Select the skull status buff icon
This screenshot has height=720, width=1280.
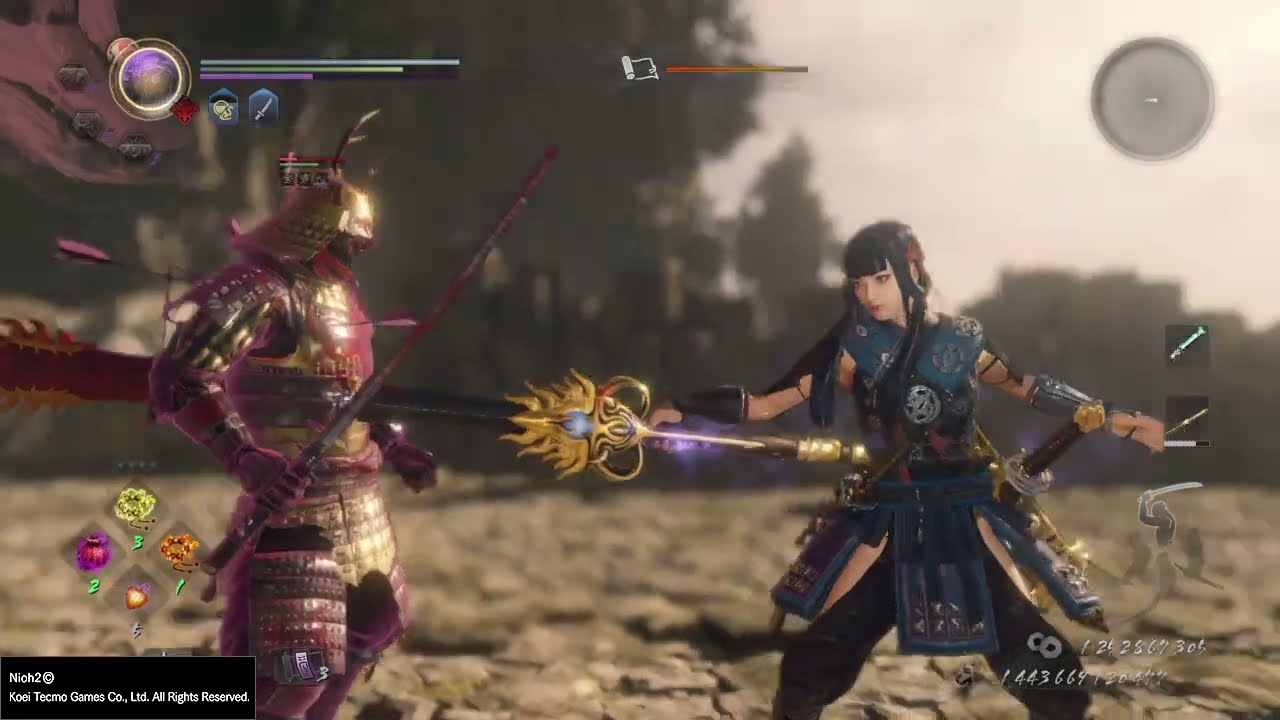coord(223,107)
